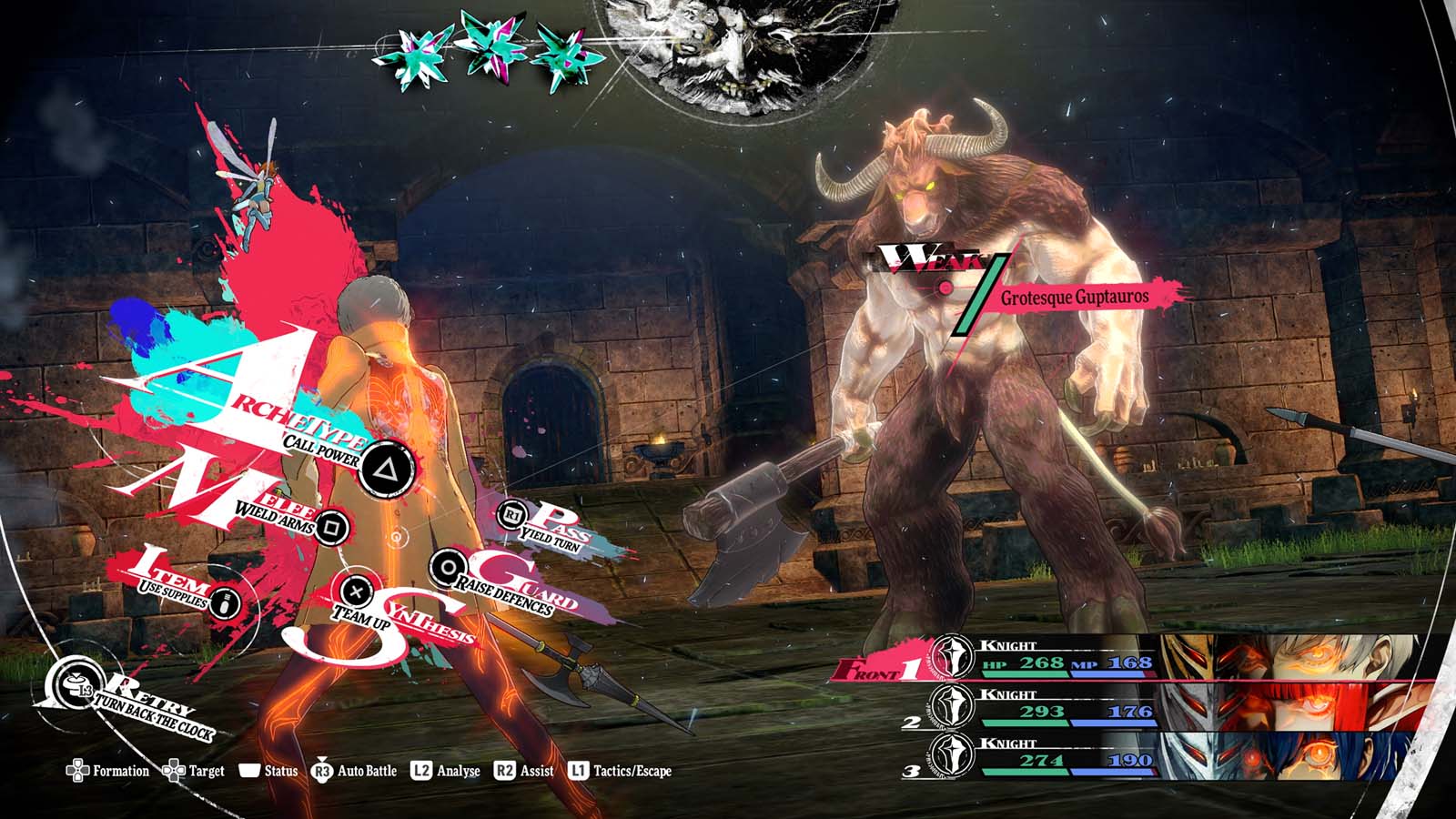Open the Analyse option
Viewport: 1456px width, 819px height.
click(446, 771)
